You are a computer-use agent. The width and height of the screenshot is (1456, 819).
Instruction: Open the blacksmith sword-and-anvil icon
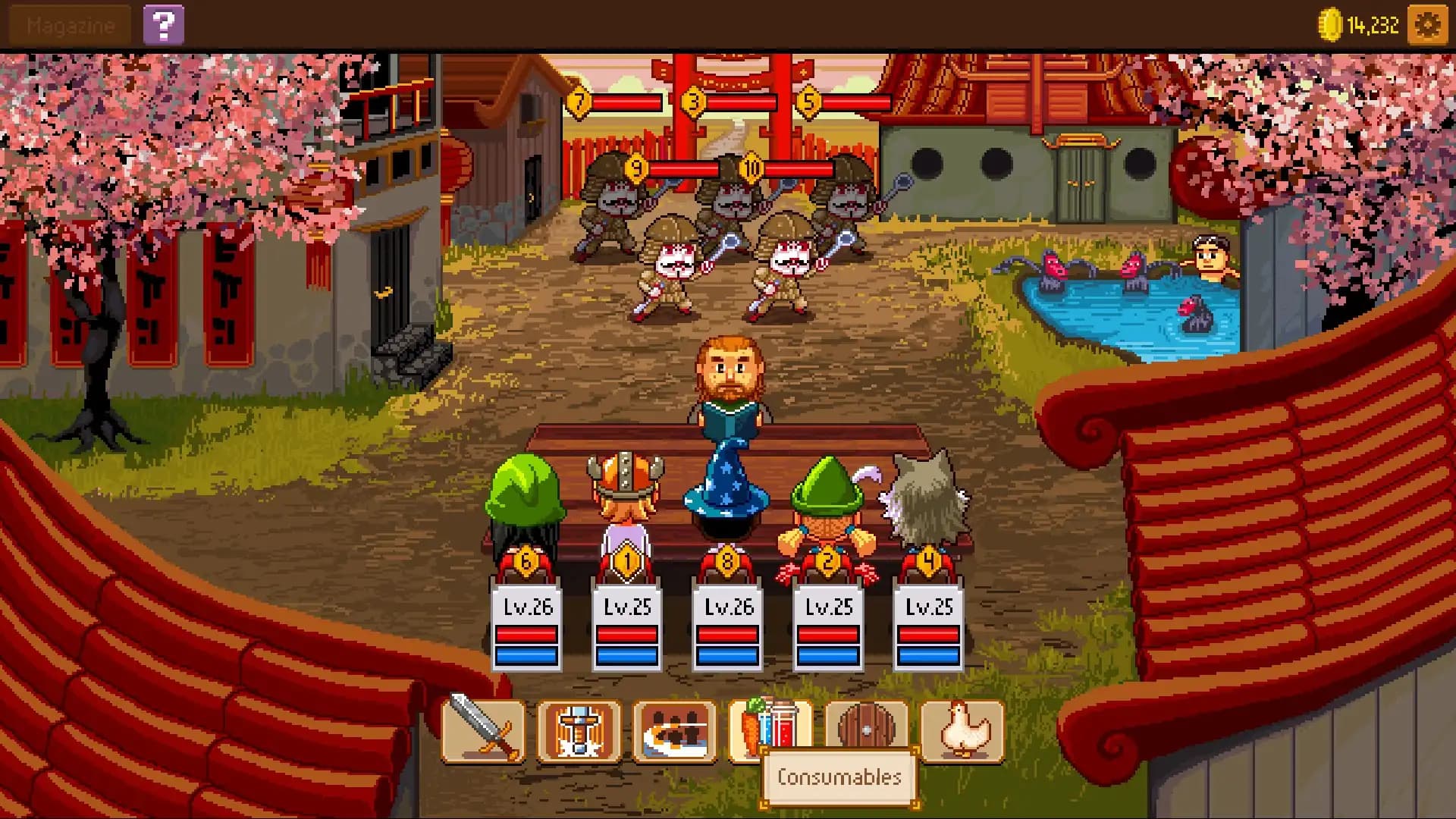pyautogui.click(x=580, y=733)
